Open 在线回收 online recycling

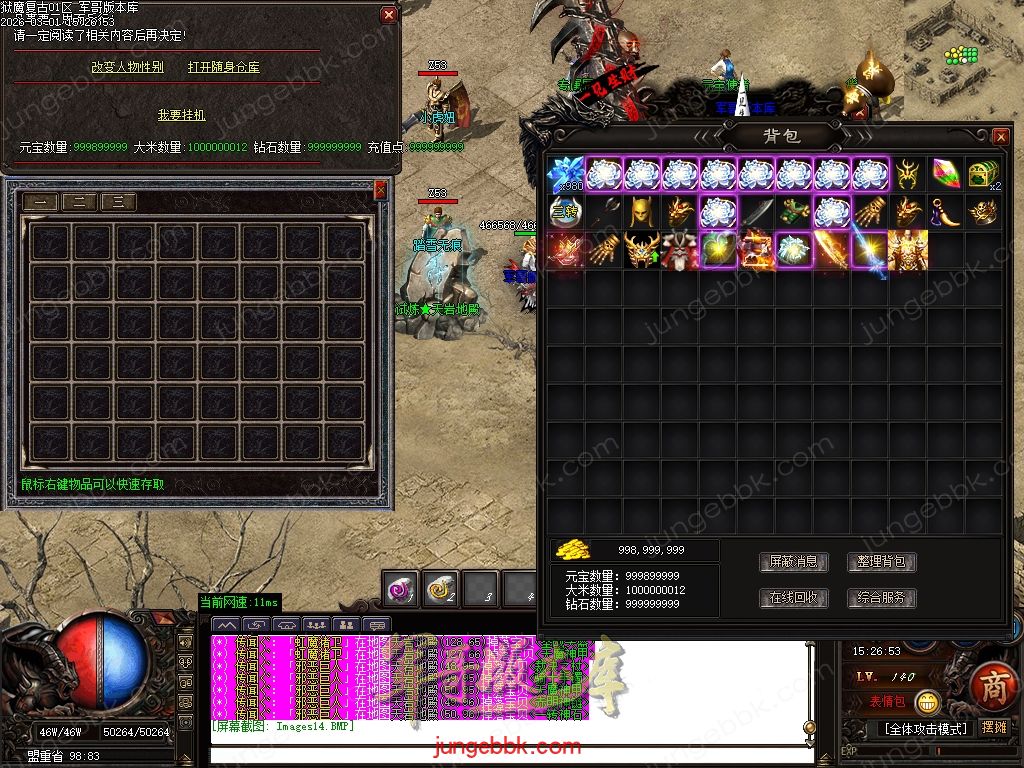tap(793, 598)
